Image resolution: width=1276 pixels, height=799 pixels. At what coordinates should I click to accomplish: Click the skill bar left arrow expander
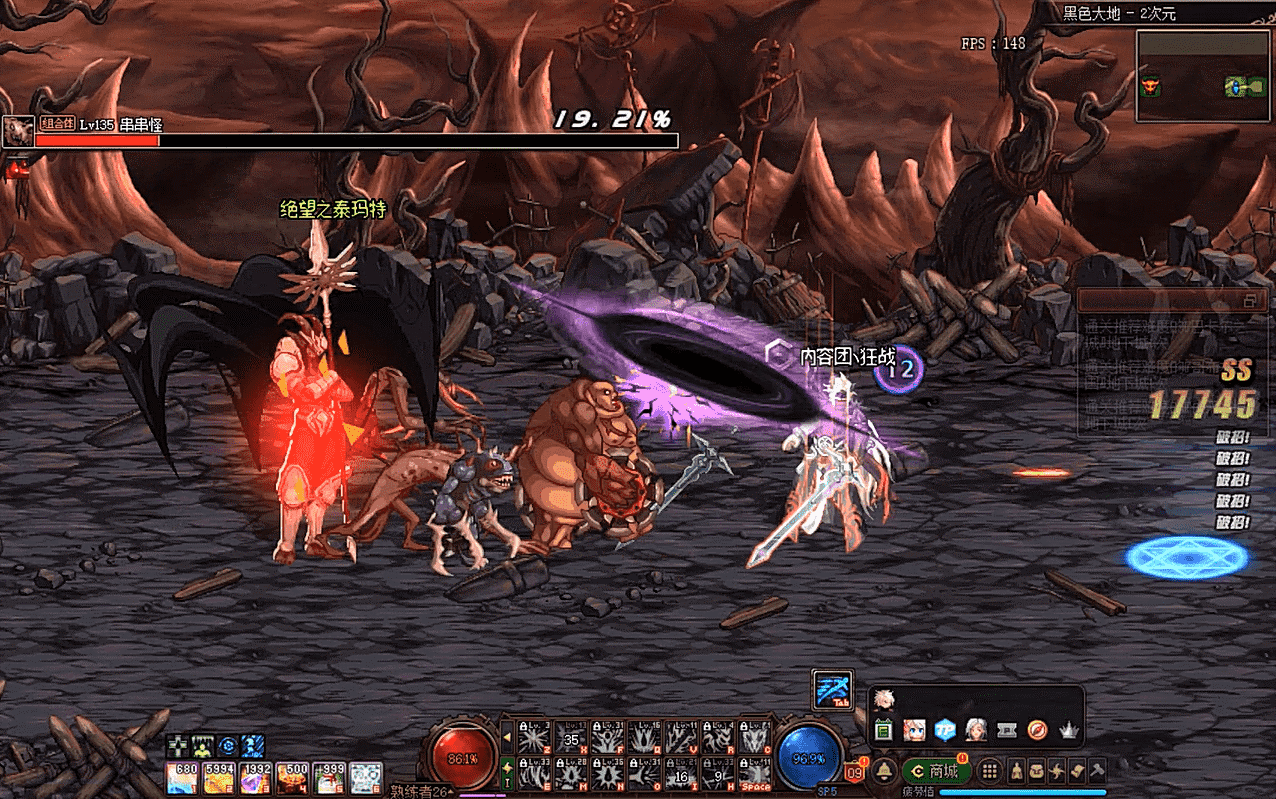coord(507,739)
